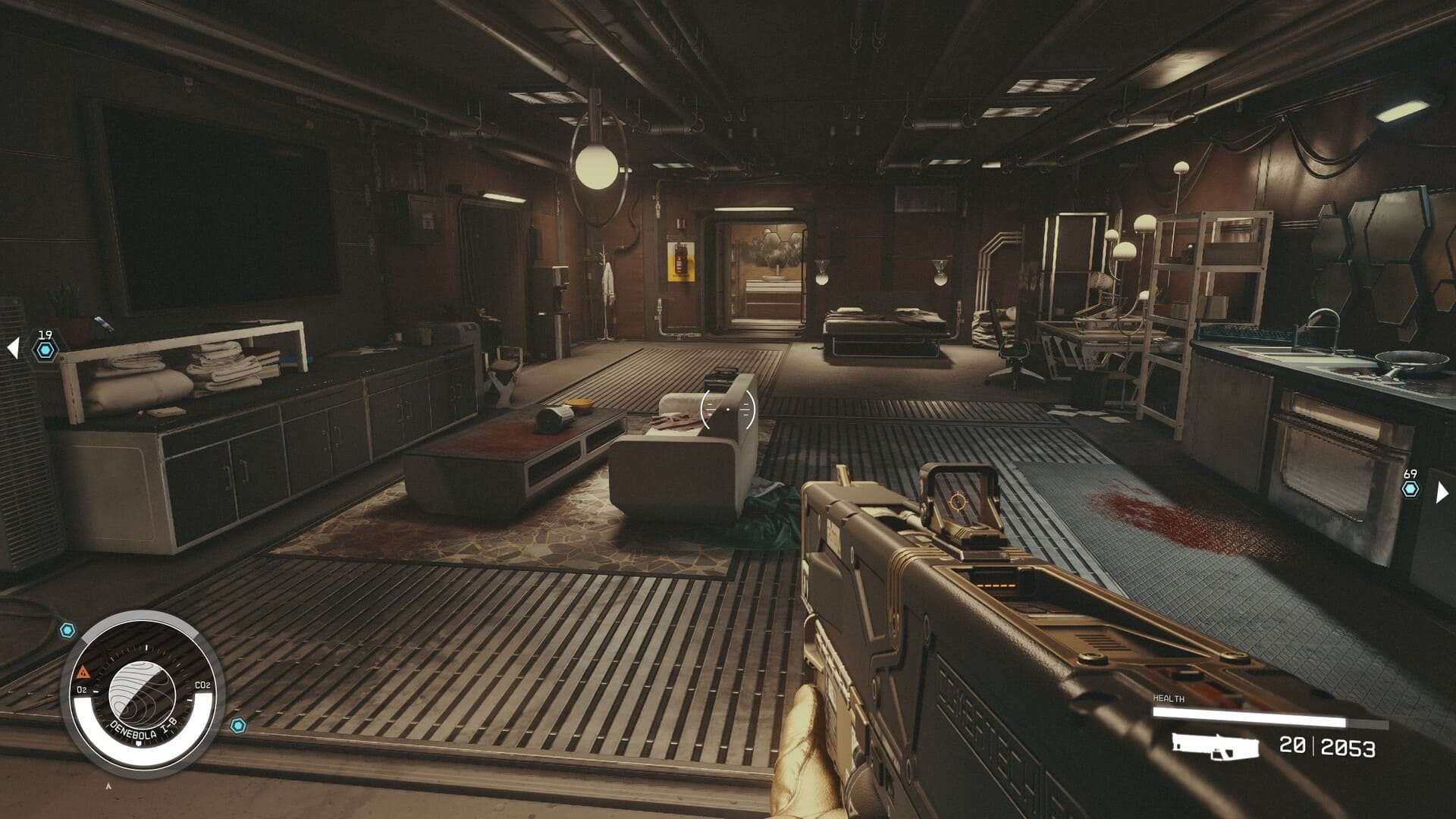Screen dimensions: 1456x819
Task: Click the equipped rifle silhouette icon
Action: click(1215, 746)
